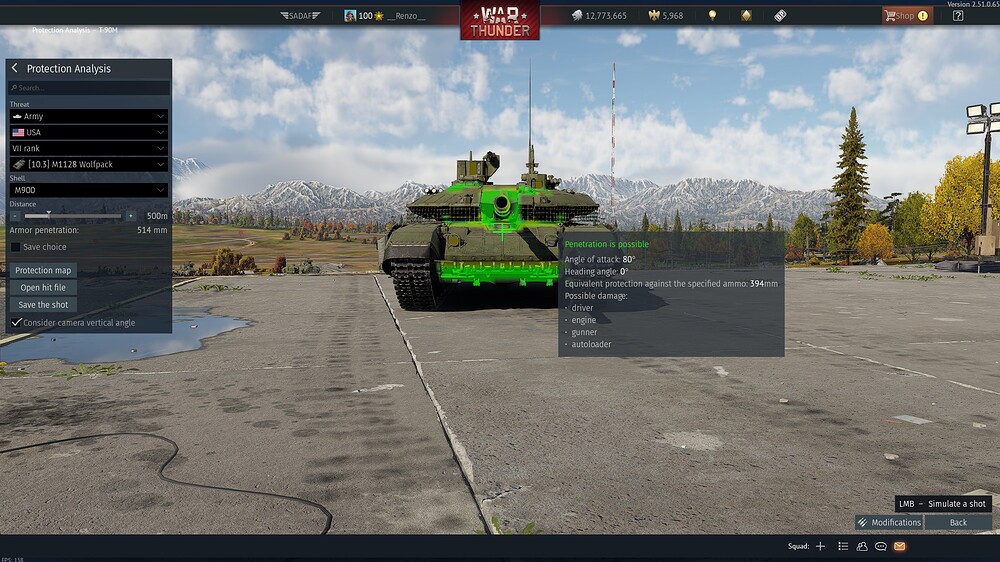This screenshot has width=1000, height=562.
Task: Click the Back button
Action: 958,522
